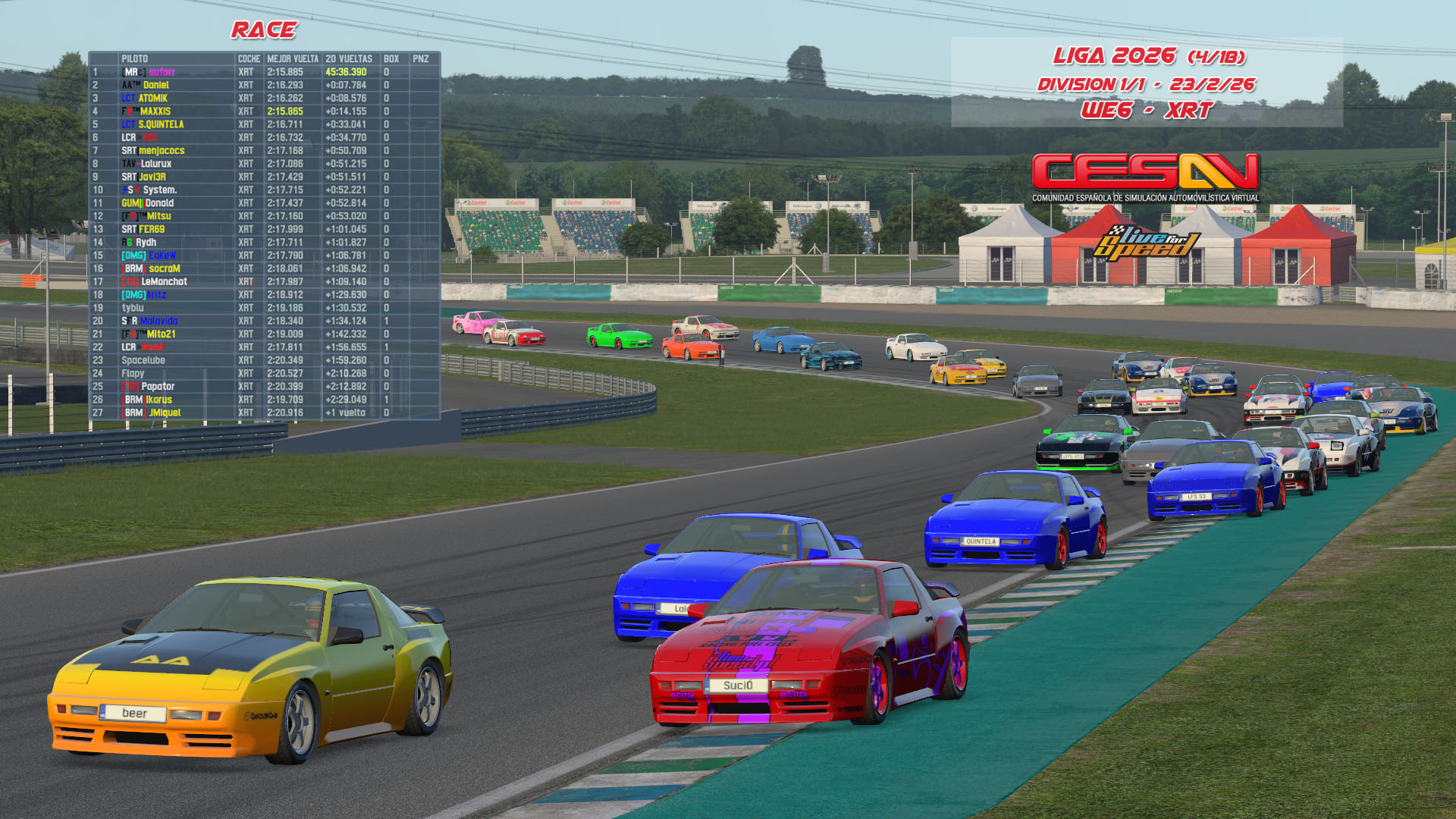Click the PNZ column header
Viewport: 1456px width, 819px height.
coord(421,58)
